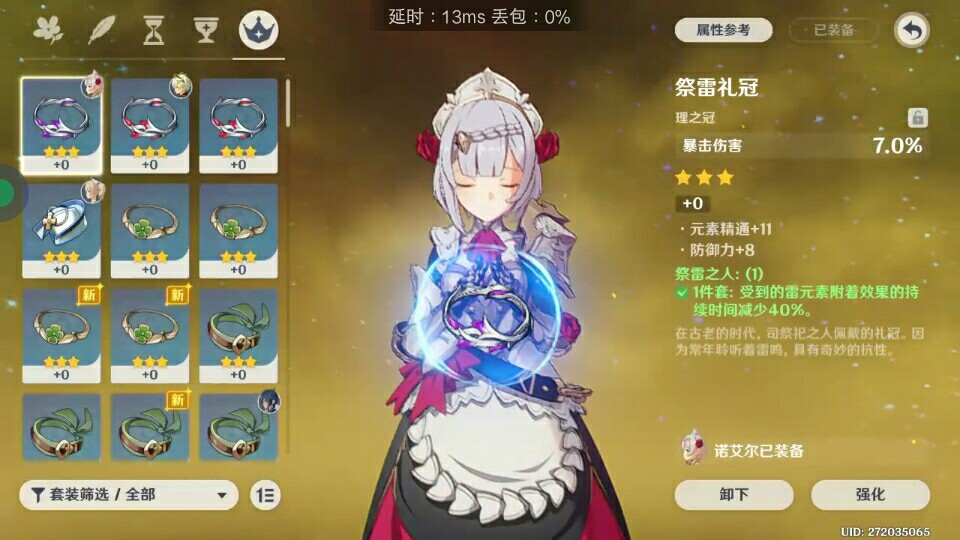Select the currently highlighted thunder circlet
Viewport: 960px width, 540px height.
click(61, 125)
